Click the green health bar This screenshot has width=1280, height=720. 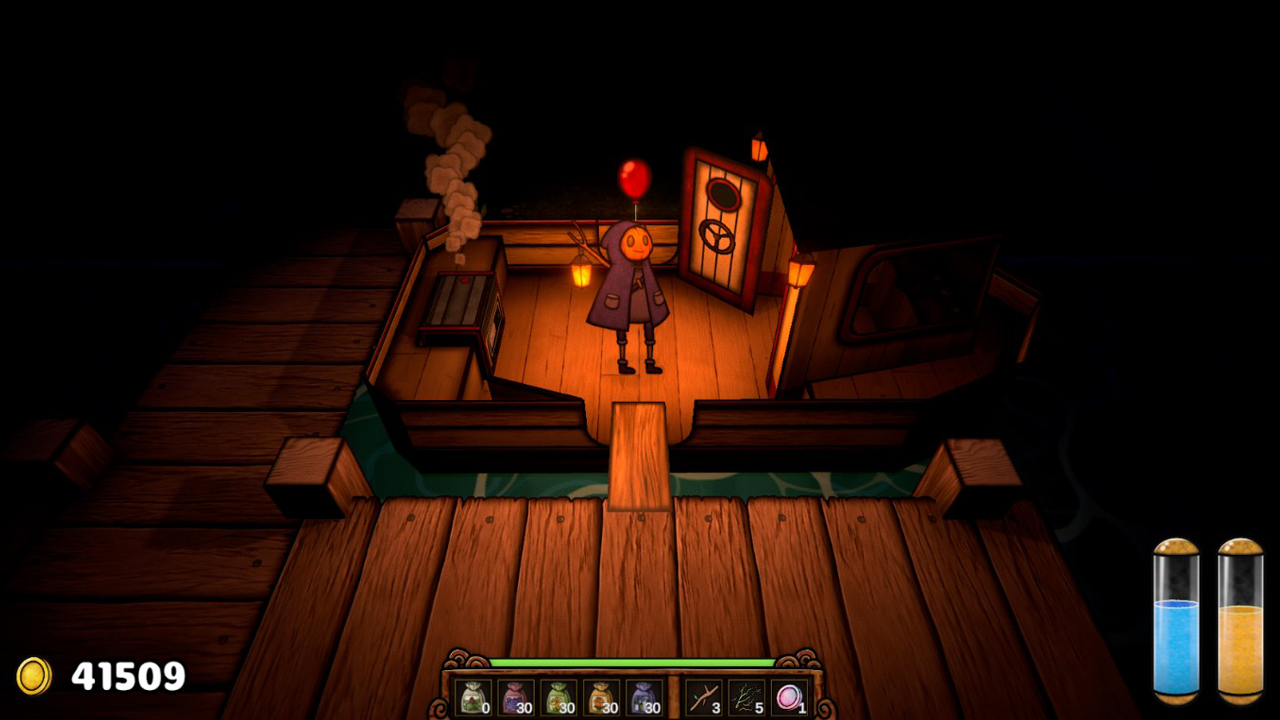(633, 661)
